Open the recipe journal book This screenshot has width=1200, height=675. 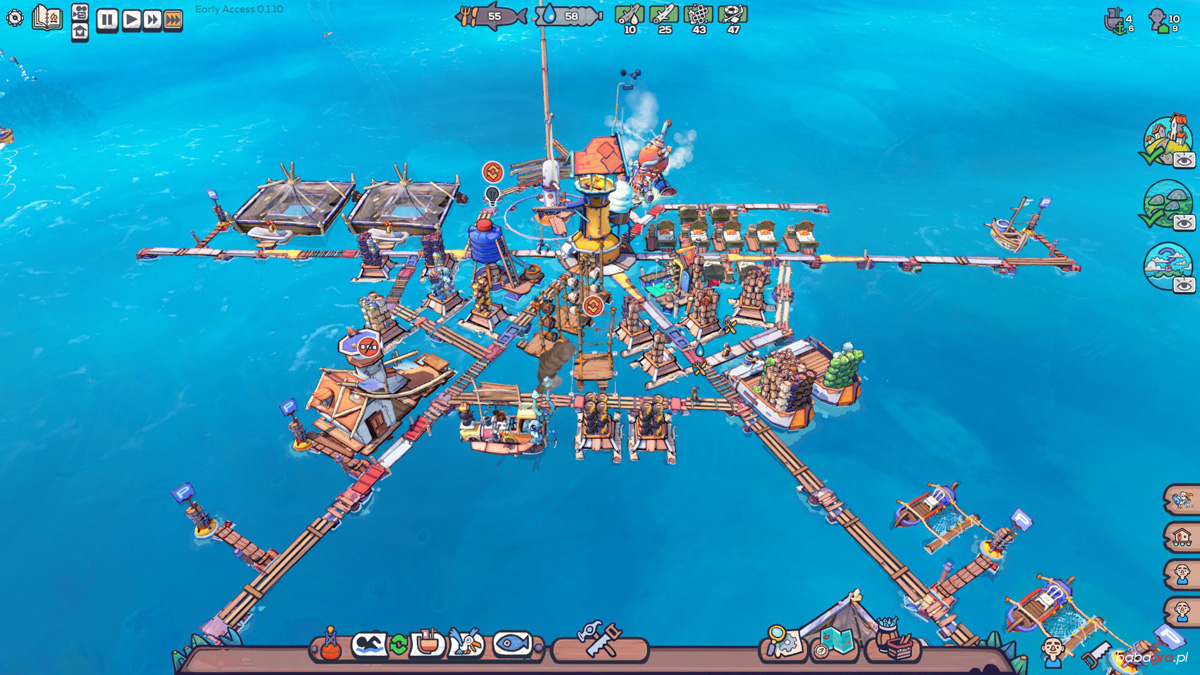point(46,18)
